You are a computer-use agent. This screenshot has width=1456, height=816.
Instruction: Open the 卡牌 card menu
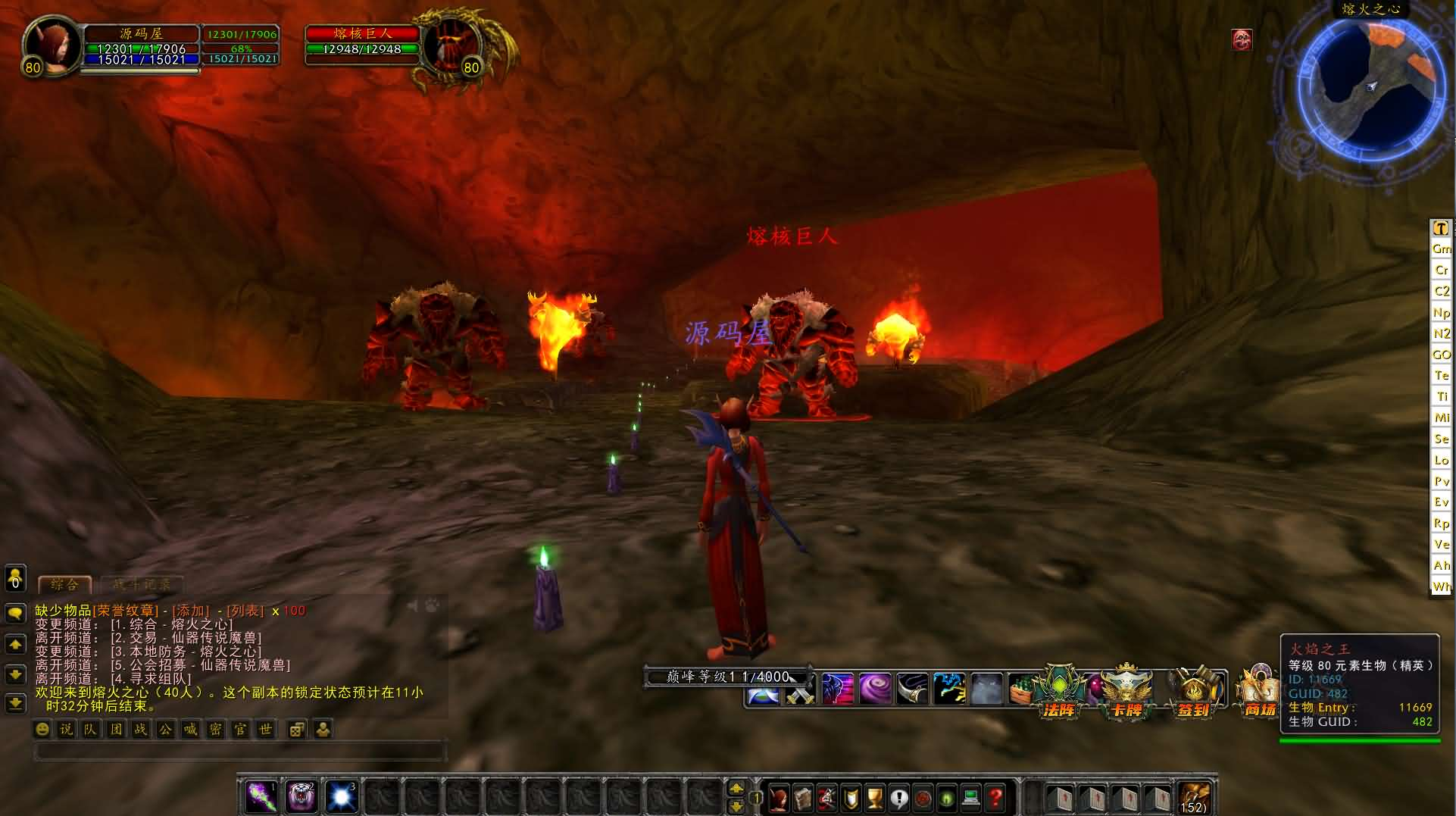(1126, 691)
